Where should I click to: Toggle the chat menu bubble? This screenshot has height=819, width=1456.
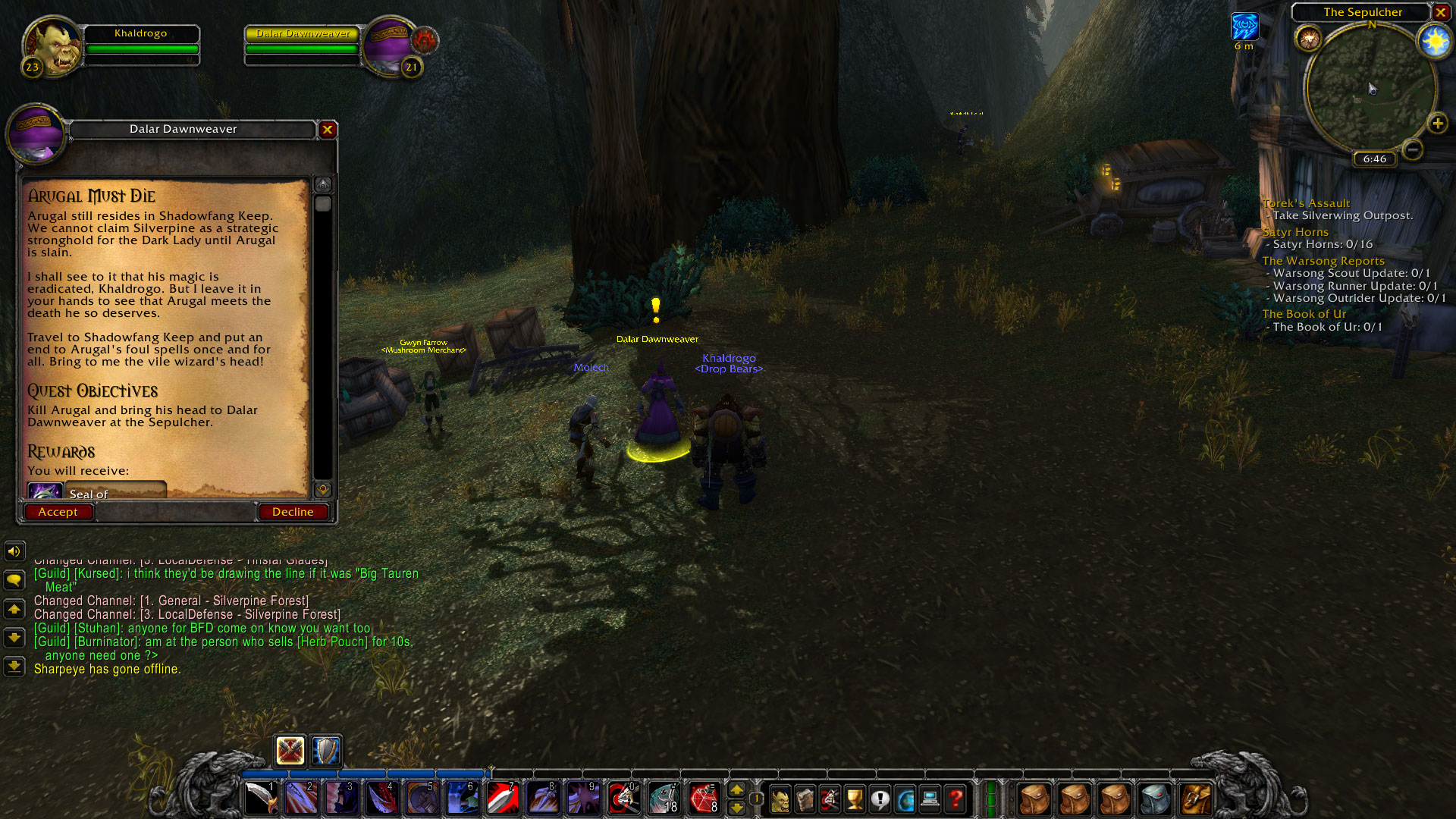coord(14,579)
